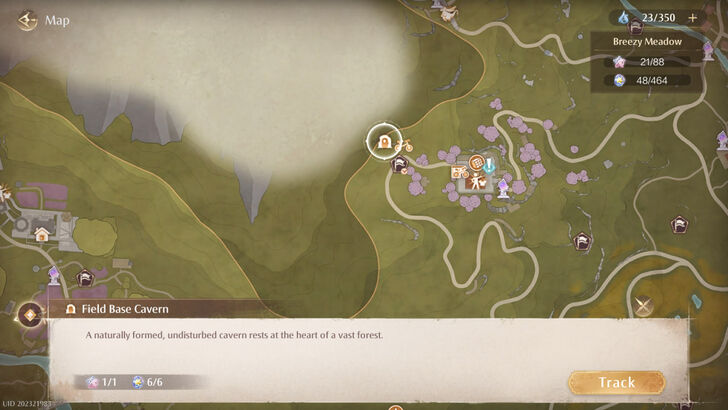The width and height of the screenshot is (728, 410).
Task: Click the house marker on the map
Action: [42, 234]
